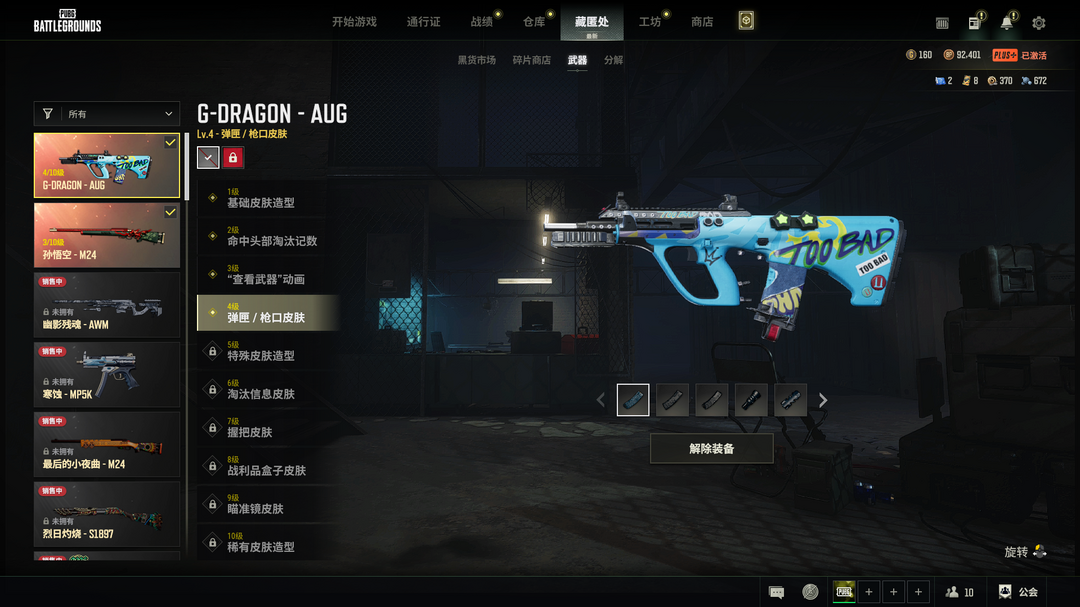
Task: Choose level 2 命中头部淘汰记数 row
Action: click(x=268, y=236)
